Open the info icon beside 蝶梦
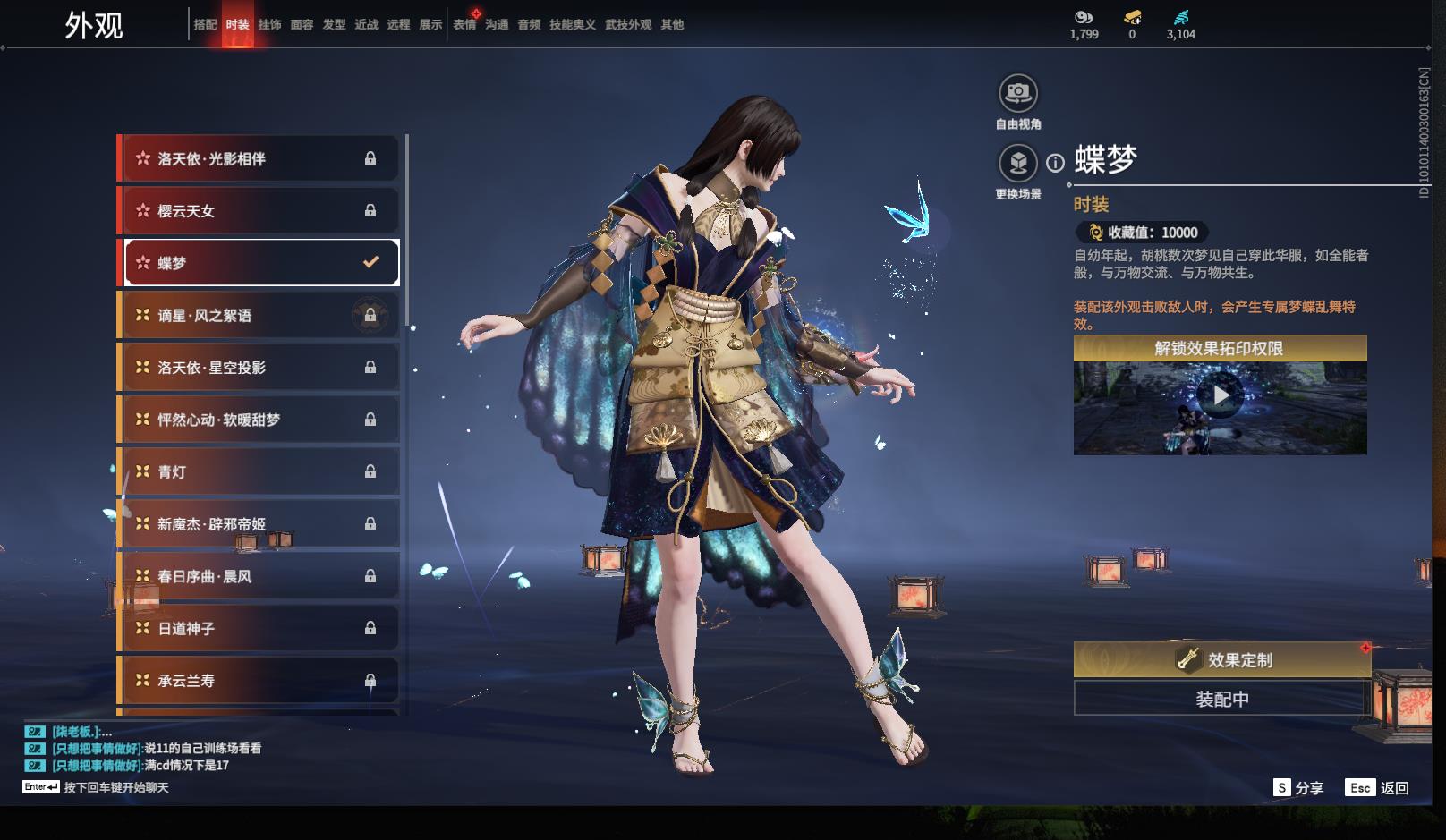Viewport: 1446px width, 840px height. point(1056,163)
